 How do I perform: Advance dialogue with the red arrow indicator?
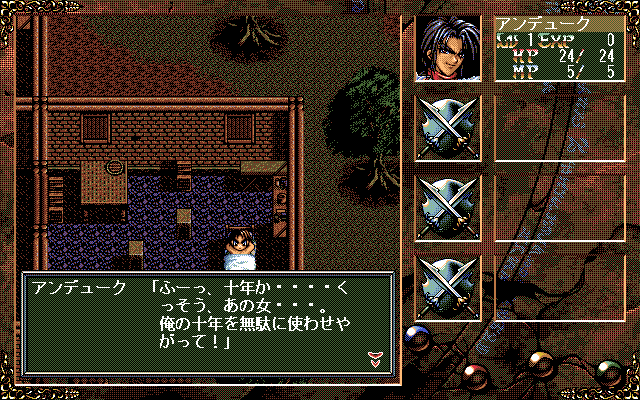[375, 360]
